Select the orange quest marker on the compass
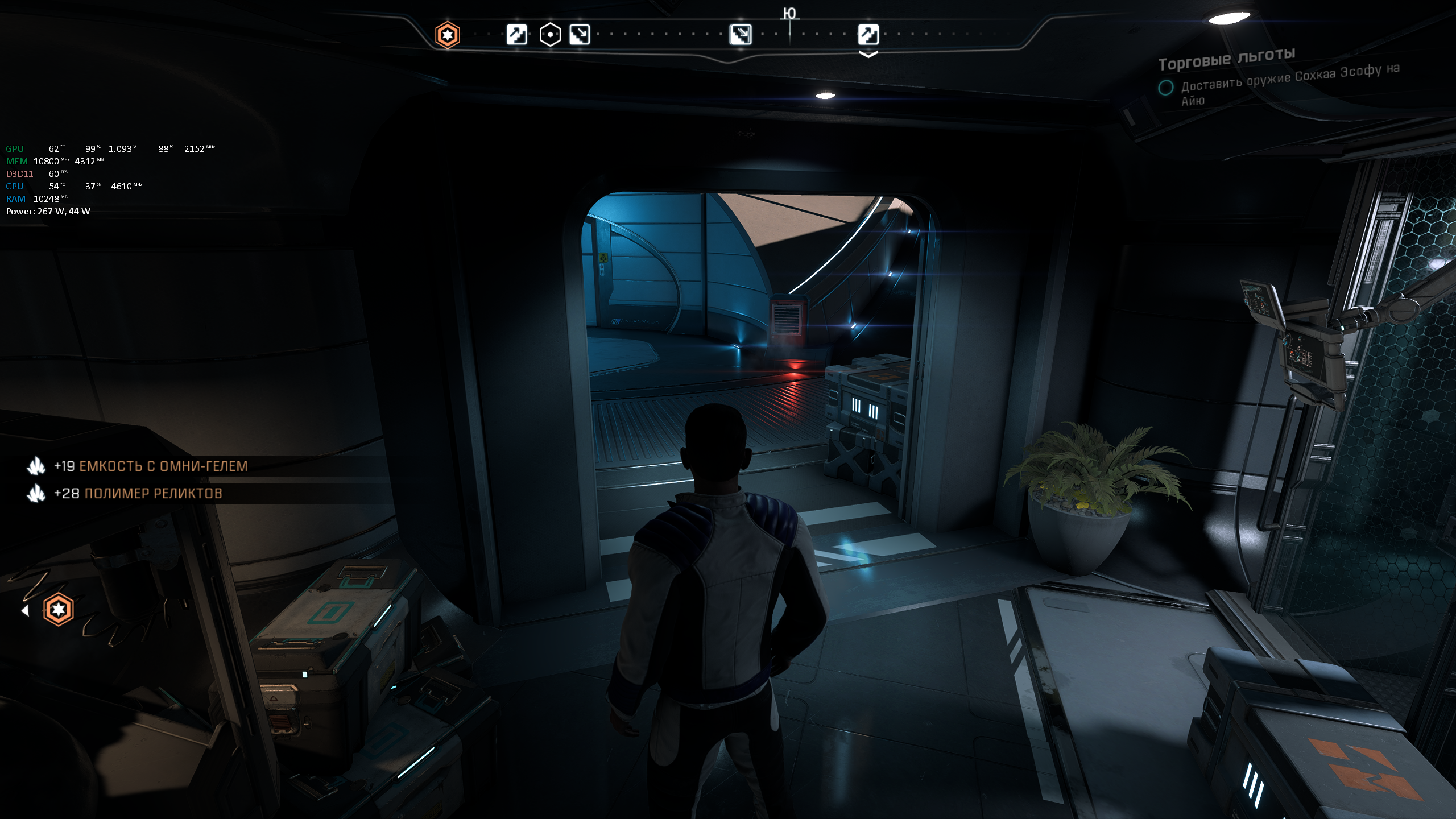Screen dimensions: 1456x819 pyautogui.click(x=448, y=35)
